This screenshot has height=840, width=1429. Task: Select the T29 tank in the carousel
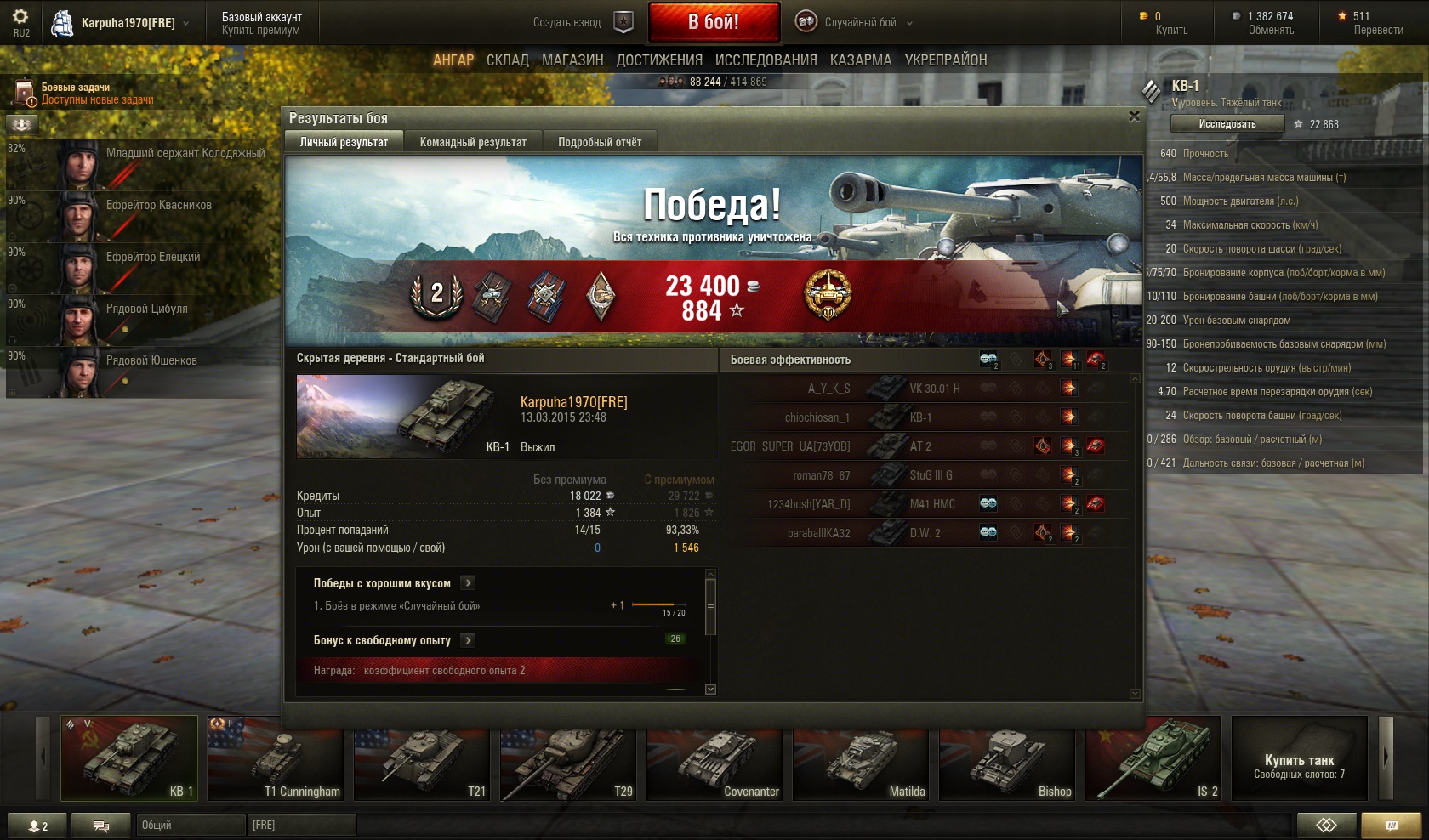coord(567,758)
